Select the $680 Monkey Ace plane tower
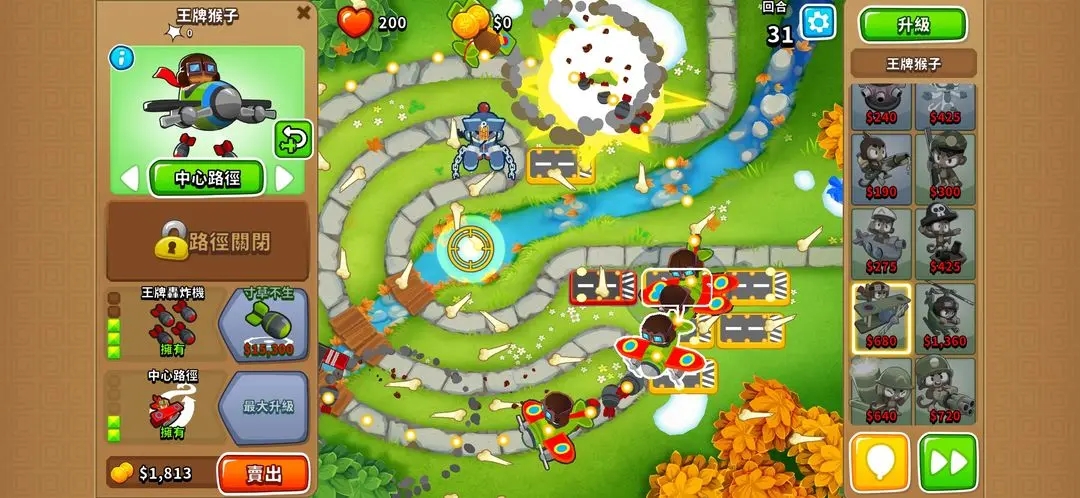The image size is (1080, 498). 881,318
